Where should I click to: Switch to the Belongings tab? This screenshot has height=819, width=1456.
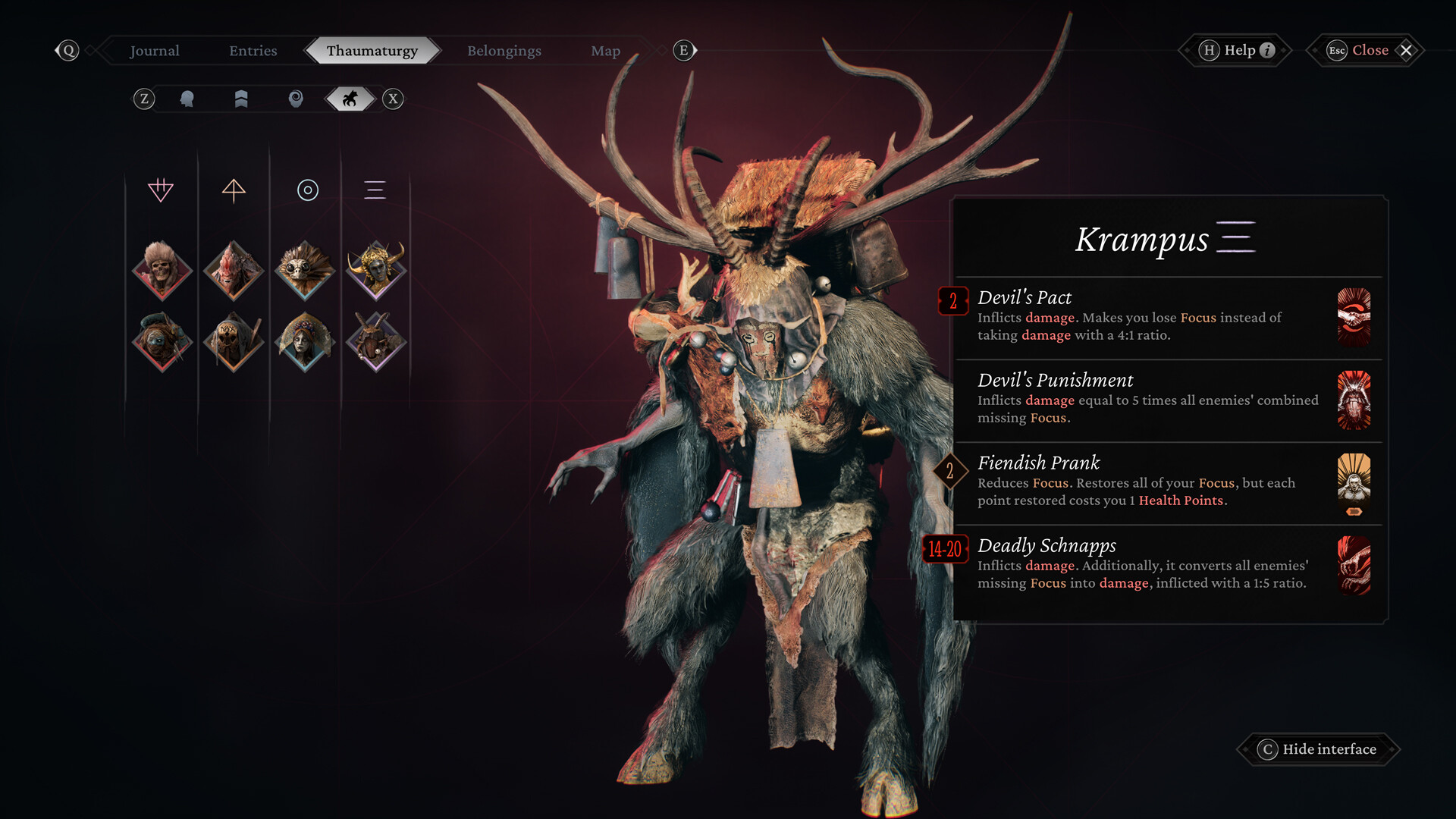tap(503, 50)
